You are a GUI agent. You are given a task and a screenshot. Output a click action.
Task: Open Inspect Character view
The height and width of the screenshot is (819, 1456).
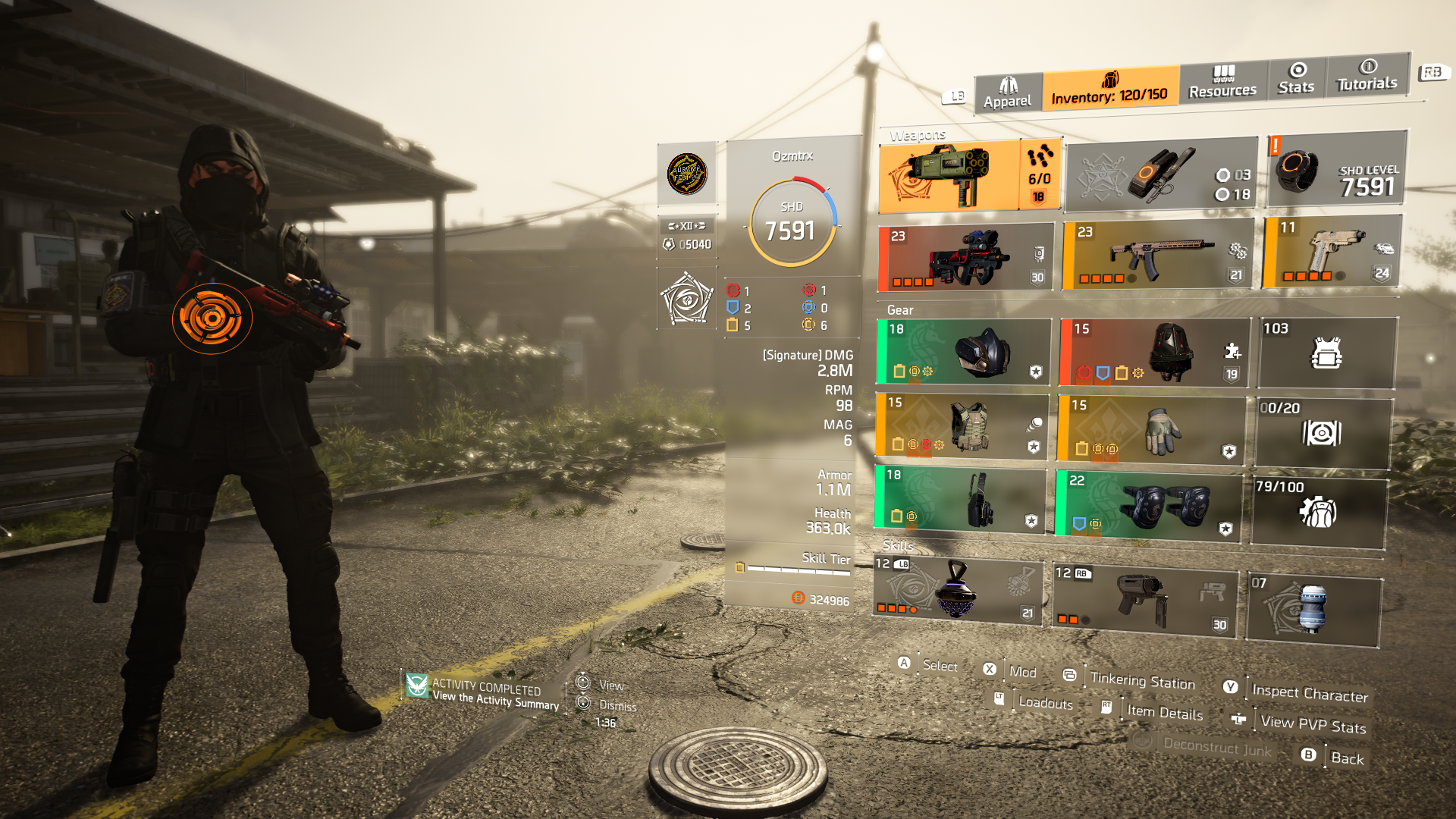tap(1308, 692)
